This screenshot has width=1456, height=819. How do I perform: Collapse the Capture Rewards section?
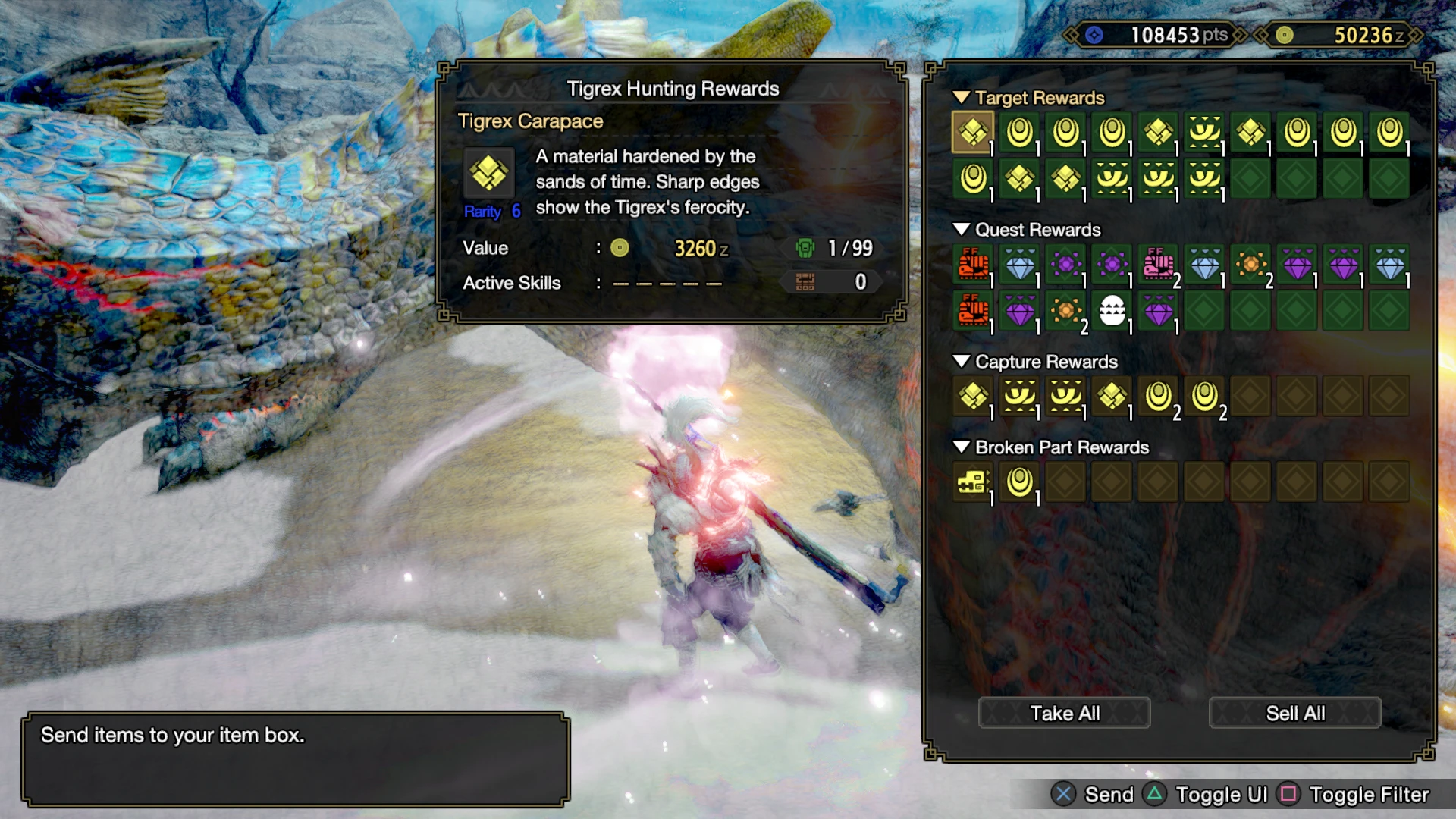[x=962, y=362]
